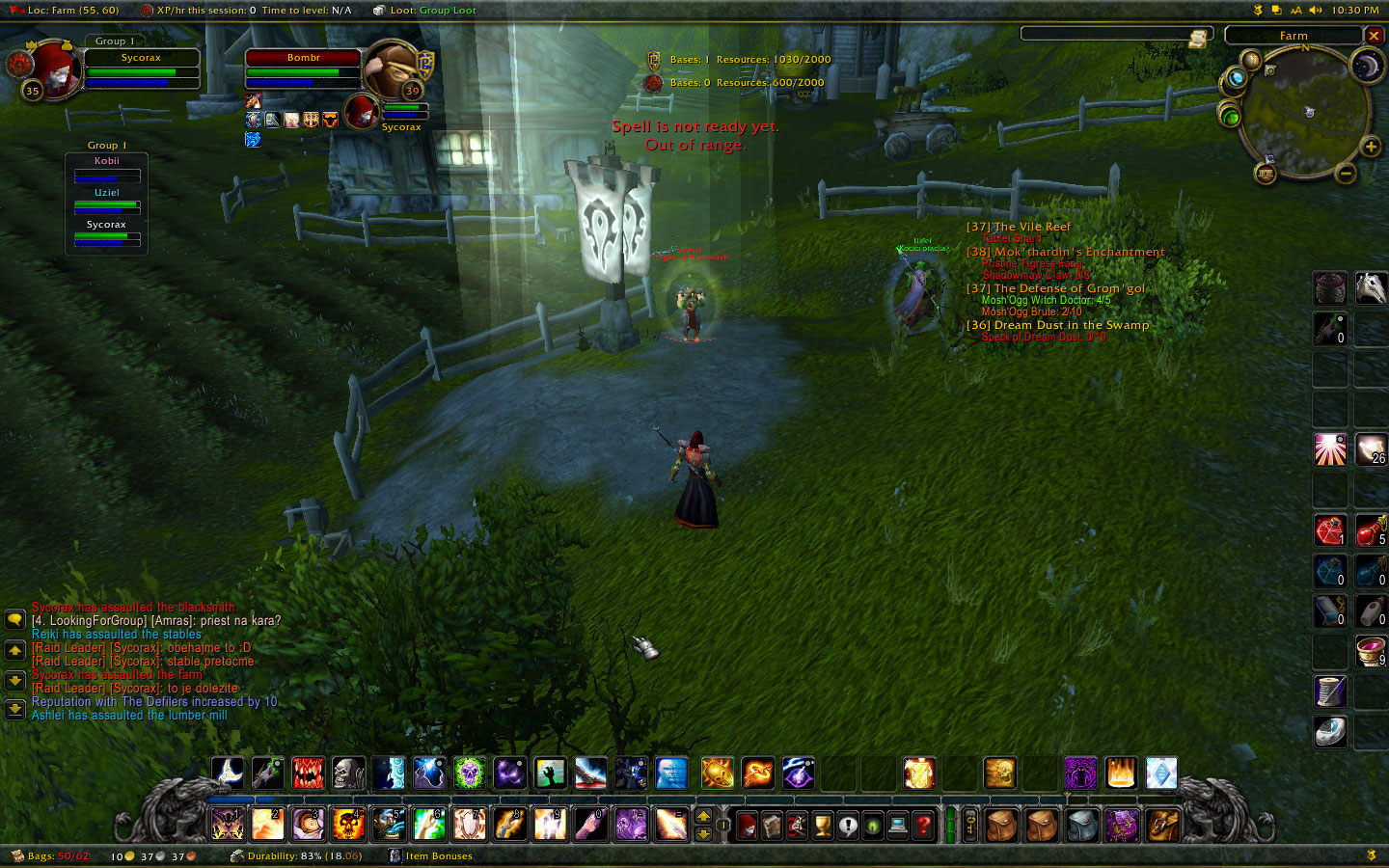Zoom out on the minimap
The image size is (1389, 868).
point(1346,174)
